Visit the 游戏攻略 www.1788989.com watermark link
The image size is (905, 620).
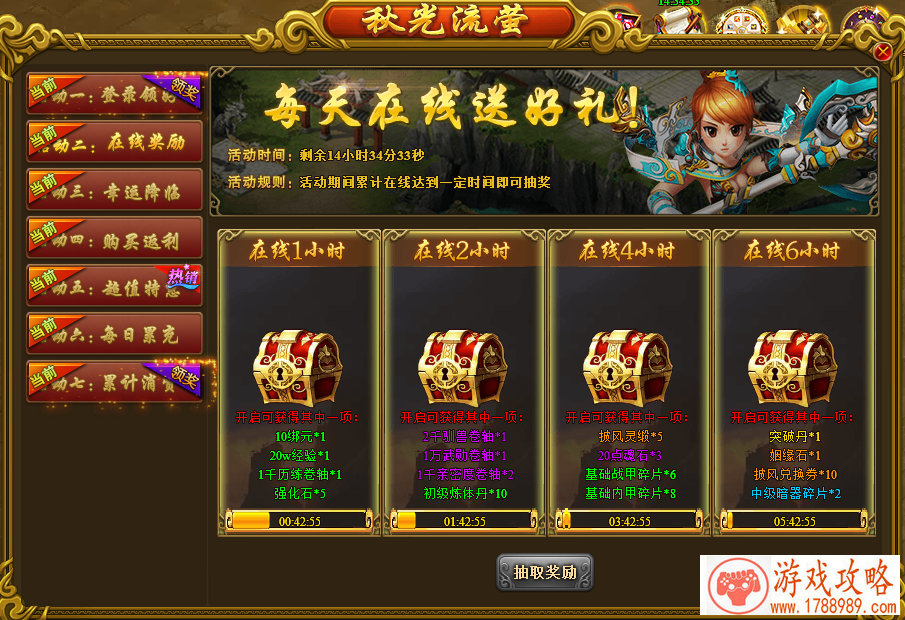801,587
